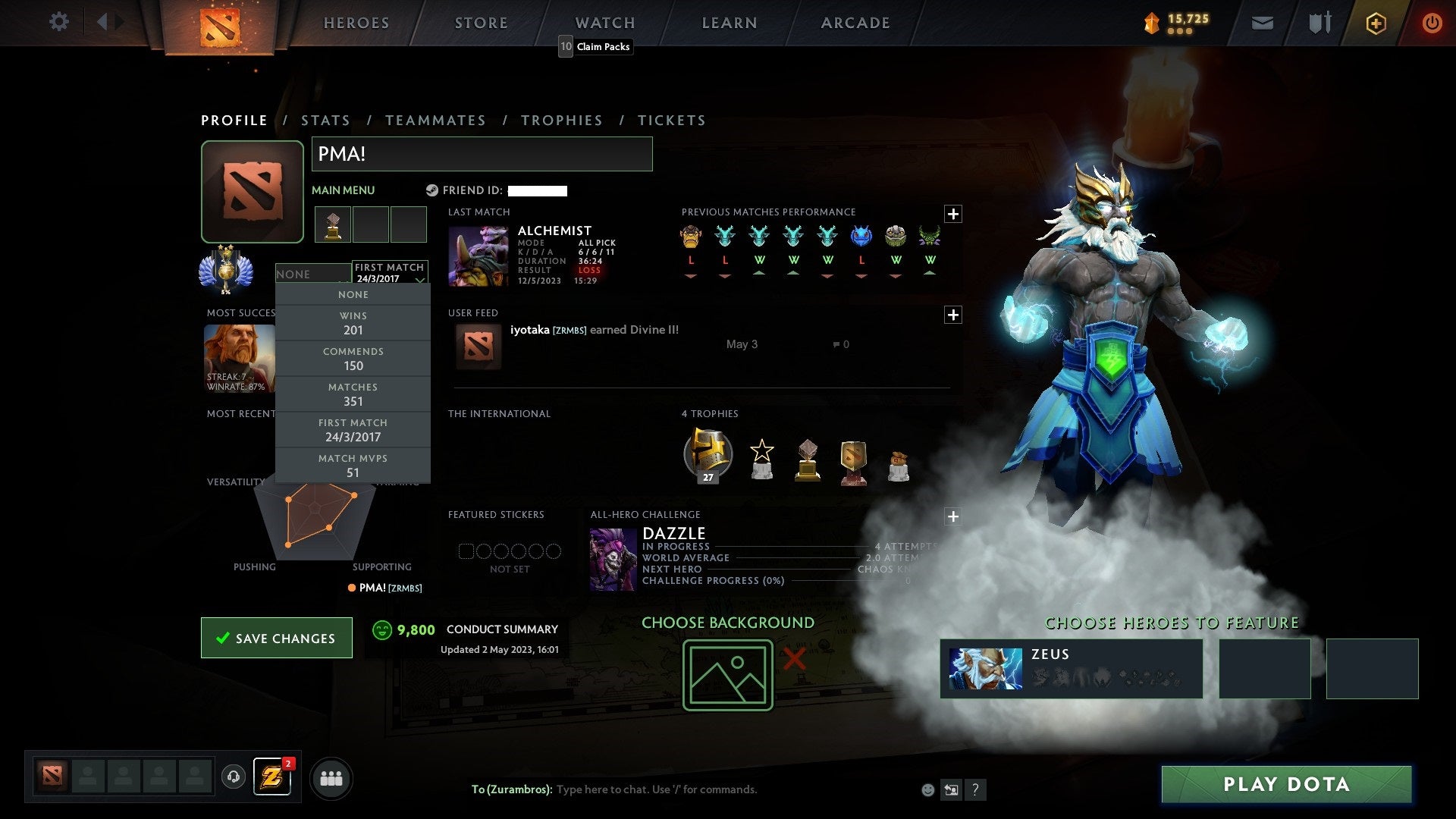The image size is (1456, 819).
Task: Select Wins from the stat dropdown
Action: tap(353, 323)
